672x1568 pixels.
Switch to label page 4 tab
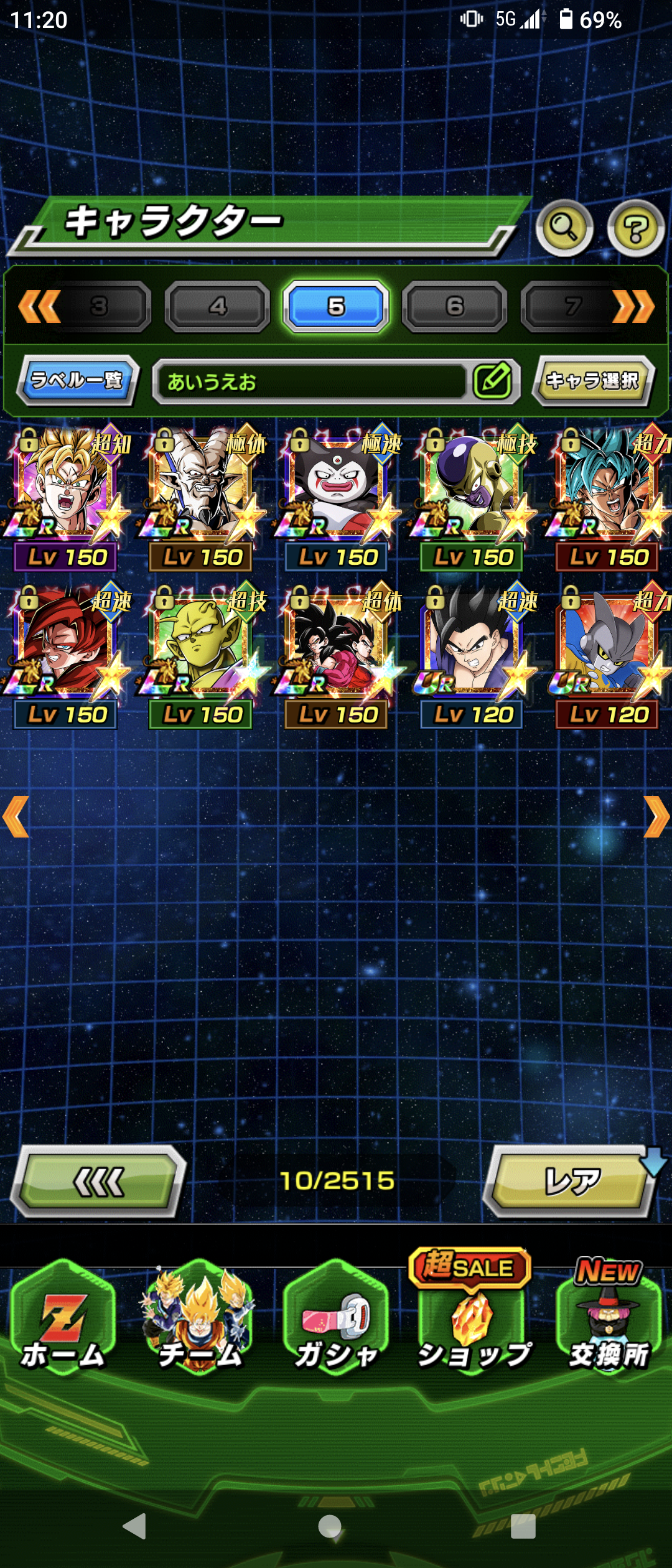tap(217, 306)
